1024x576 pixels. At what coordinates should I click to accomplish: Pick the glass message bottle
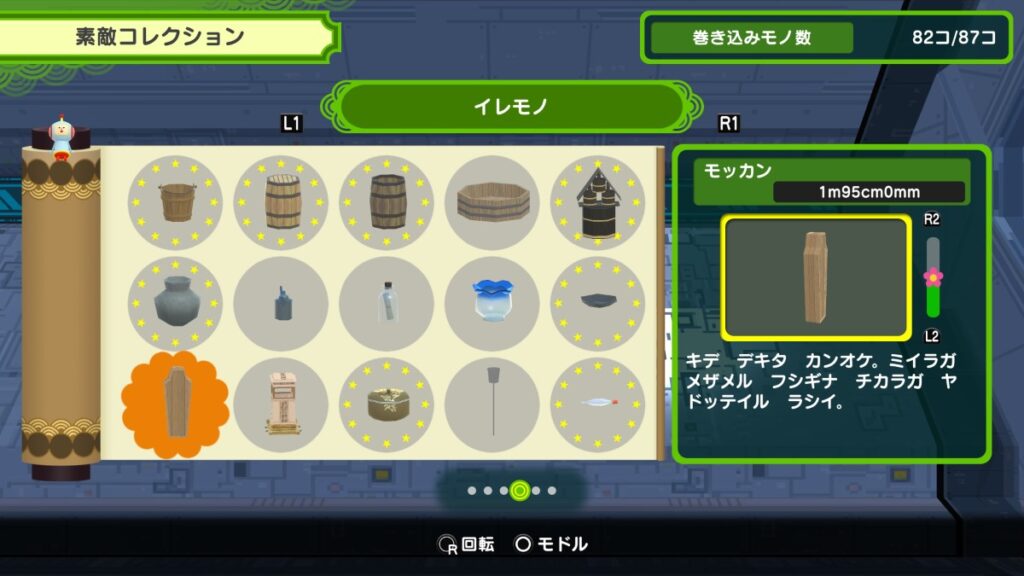tap(387, 303)
